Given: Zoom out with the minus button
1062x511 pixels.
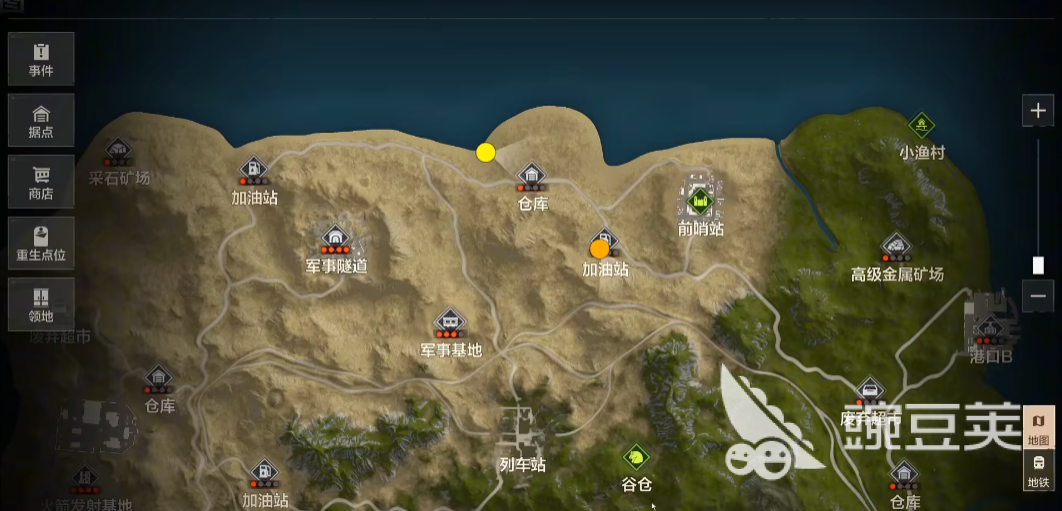Looking at the screenshot, I should (1038, 296).
